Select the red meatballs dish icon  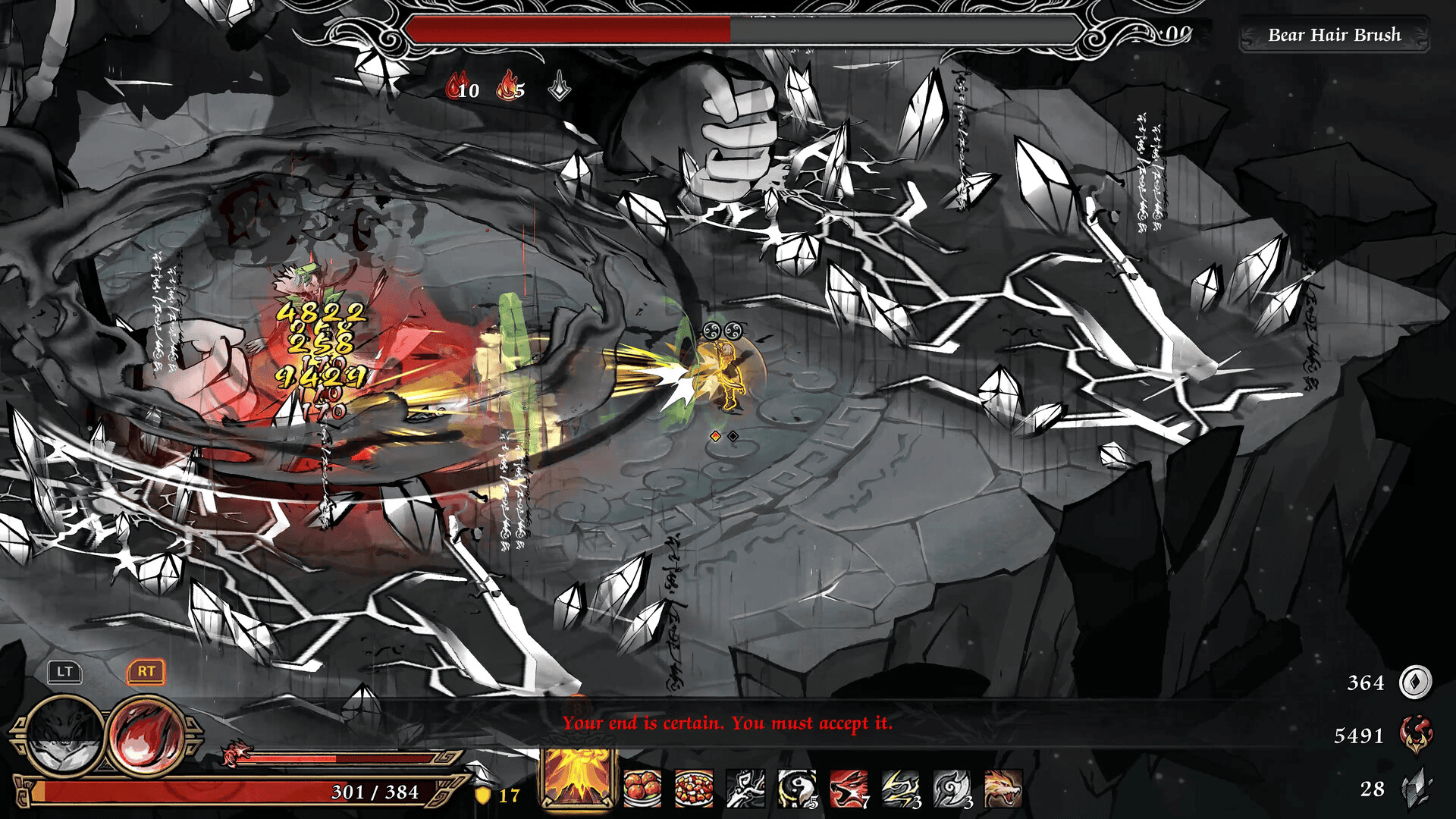point(642,789)
